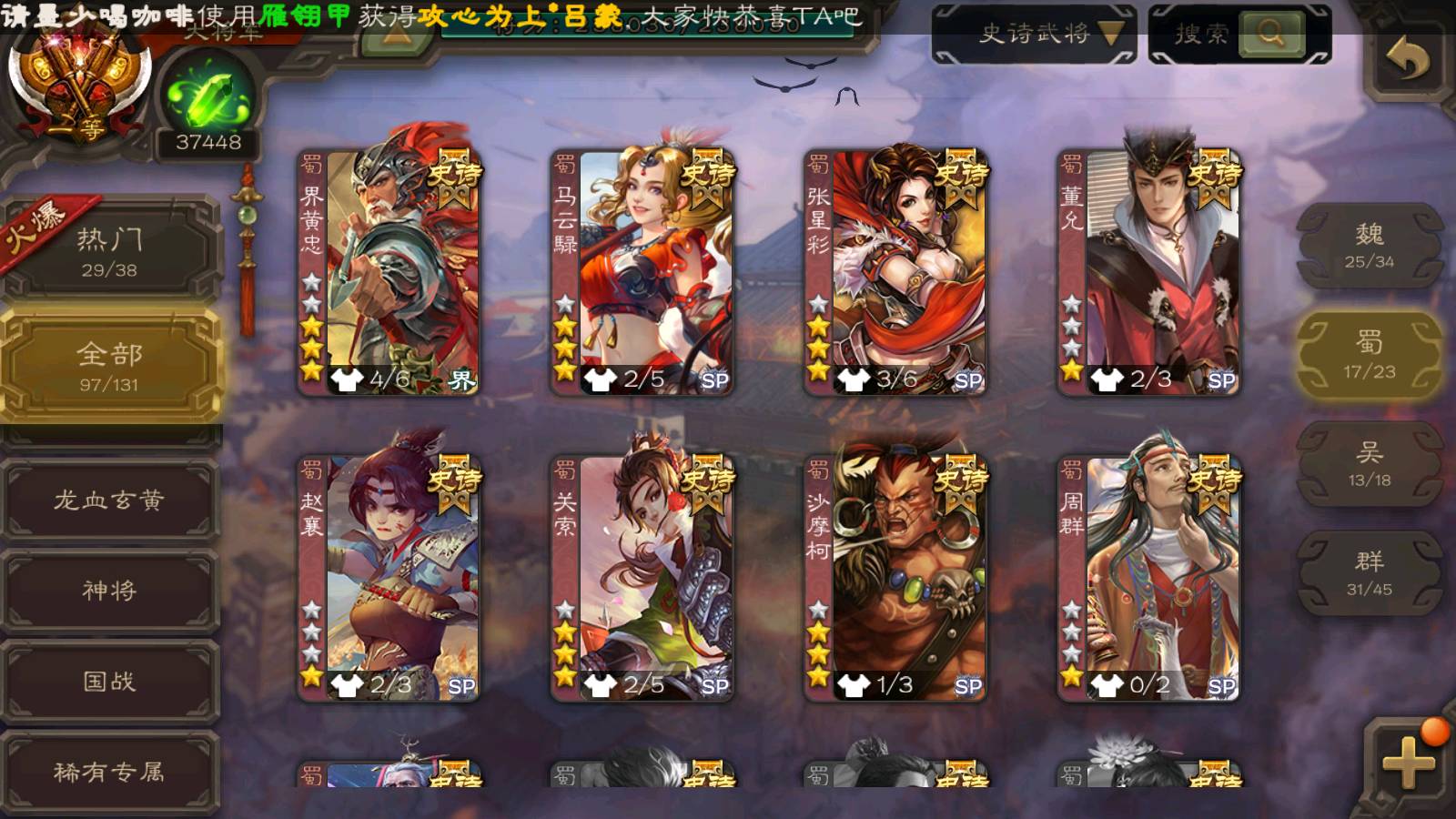Choose the 张星彩 hero card
The width and height of the screenshot is (1456, 819).
895,273
